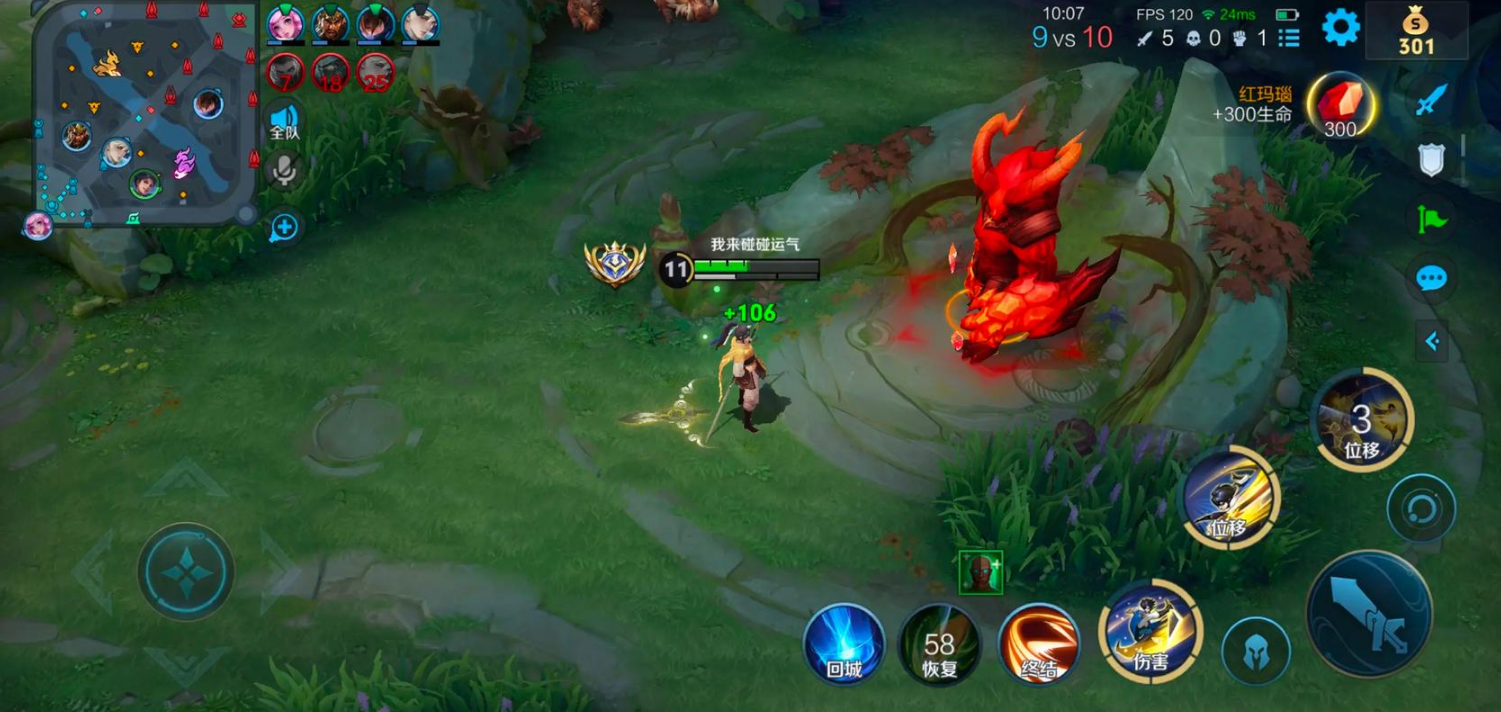Click the virtual movement joystick
1501x712 pixels.
186,572
